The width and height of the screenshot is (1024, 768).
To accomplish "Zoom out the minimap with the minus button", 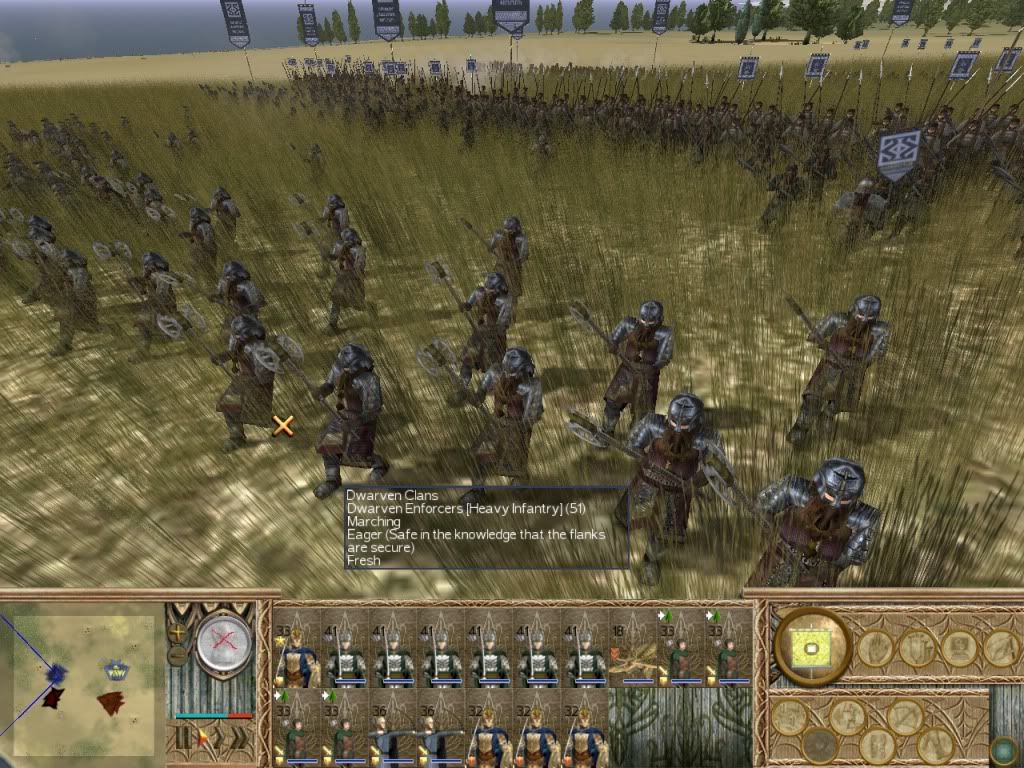I will 179,655.
